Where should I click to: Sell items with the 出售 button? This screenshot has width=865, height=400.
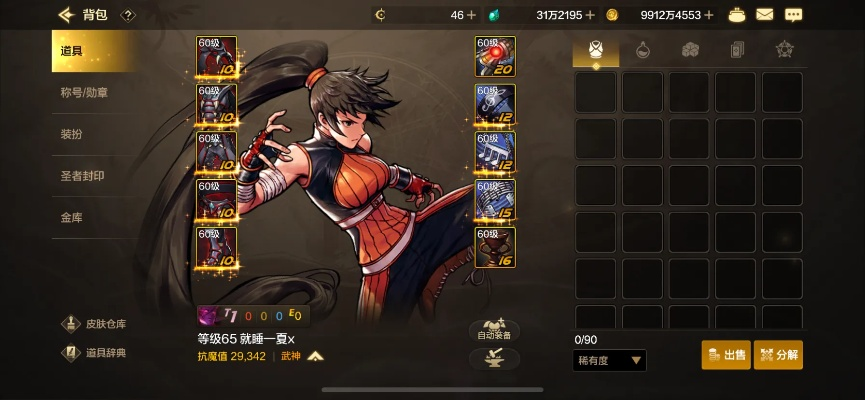(726, 355)
